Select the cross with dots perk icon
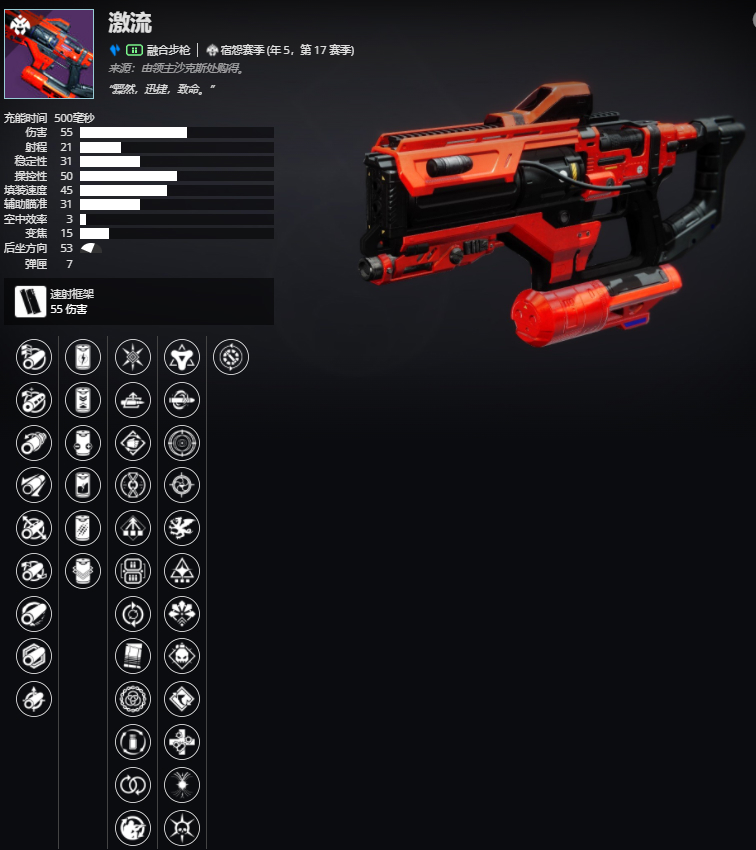The height and width of the screenshot is (850, 756). pos(182,742)
